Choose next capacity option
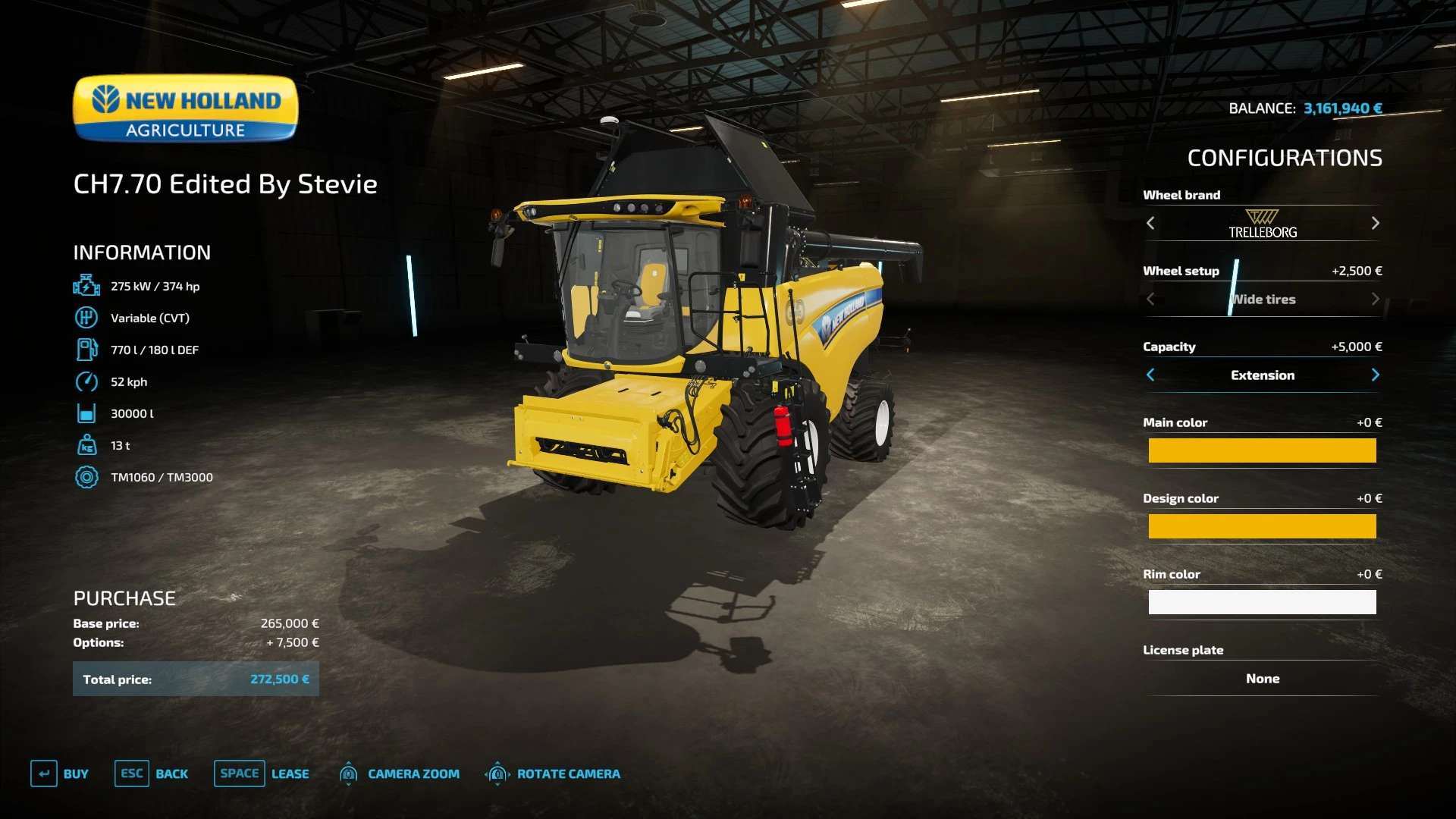1456x819 pixels. [x=1375, y=375]
